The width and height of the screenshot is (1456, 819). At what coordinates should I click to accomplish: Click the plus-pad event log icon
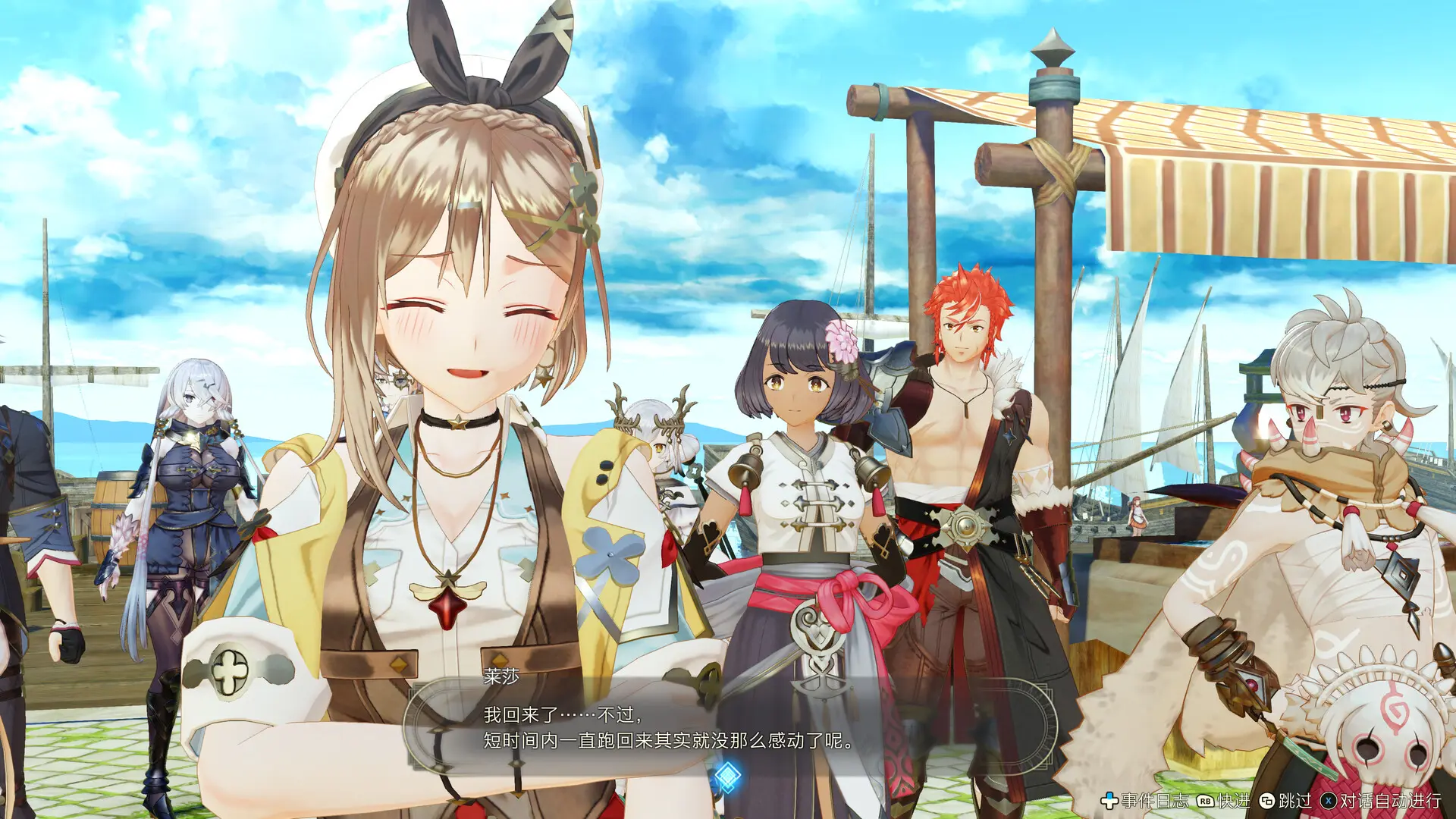pos(1109,801)
